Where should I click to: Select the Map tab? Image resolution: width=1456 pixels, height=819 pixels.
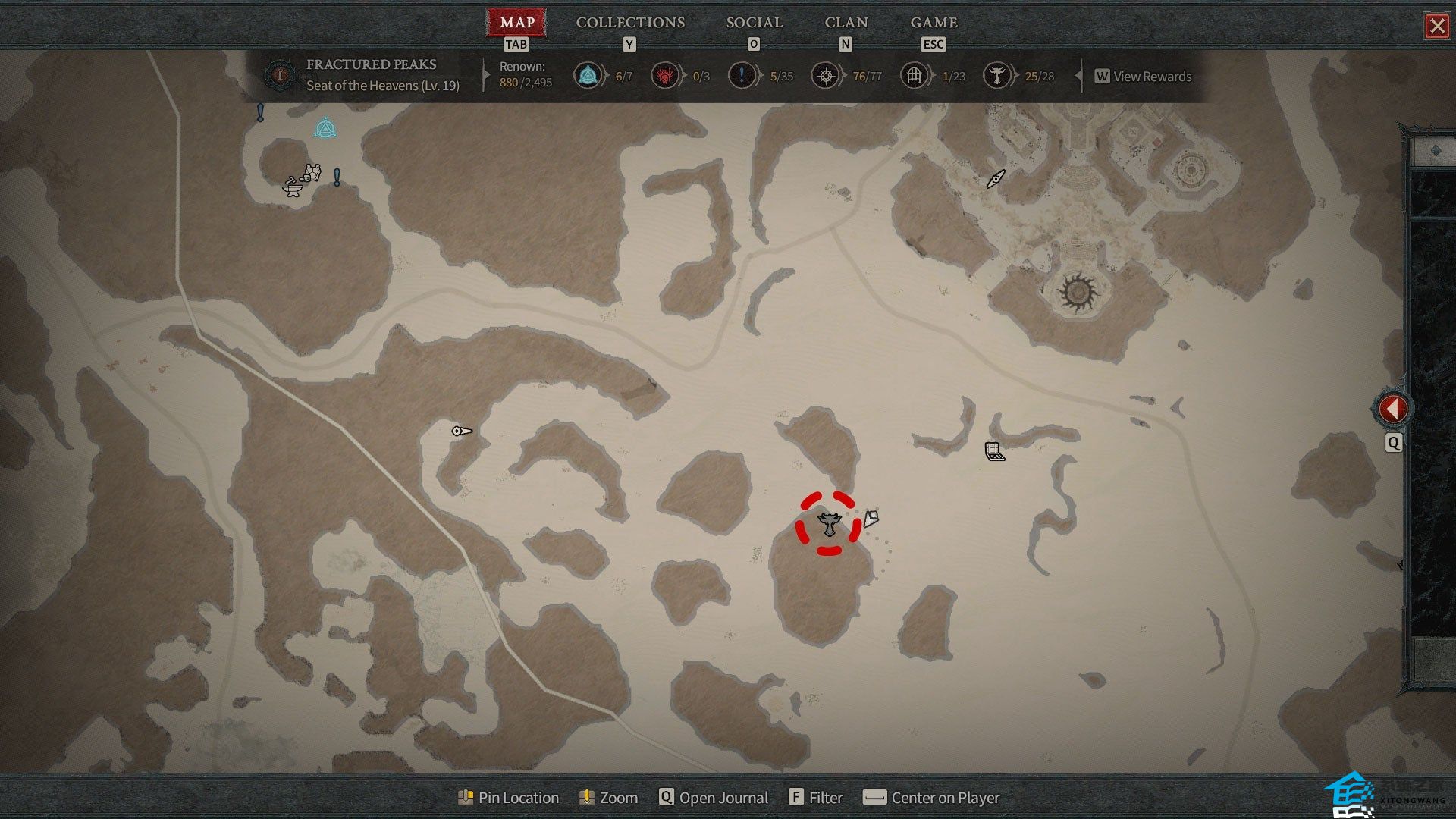point(516,23)
